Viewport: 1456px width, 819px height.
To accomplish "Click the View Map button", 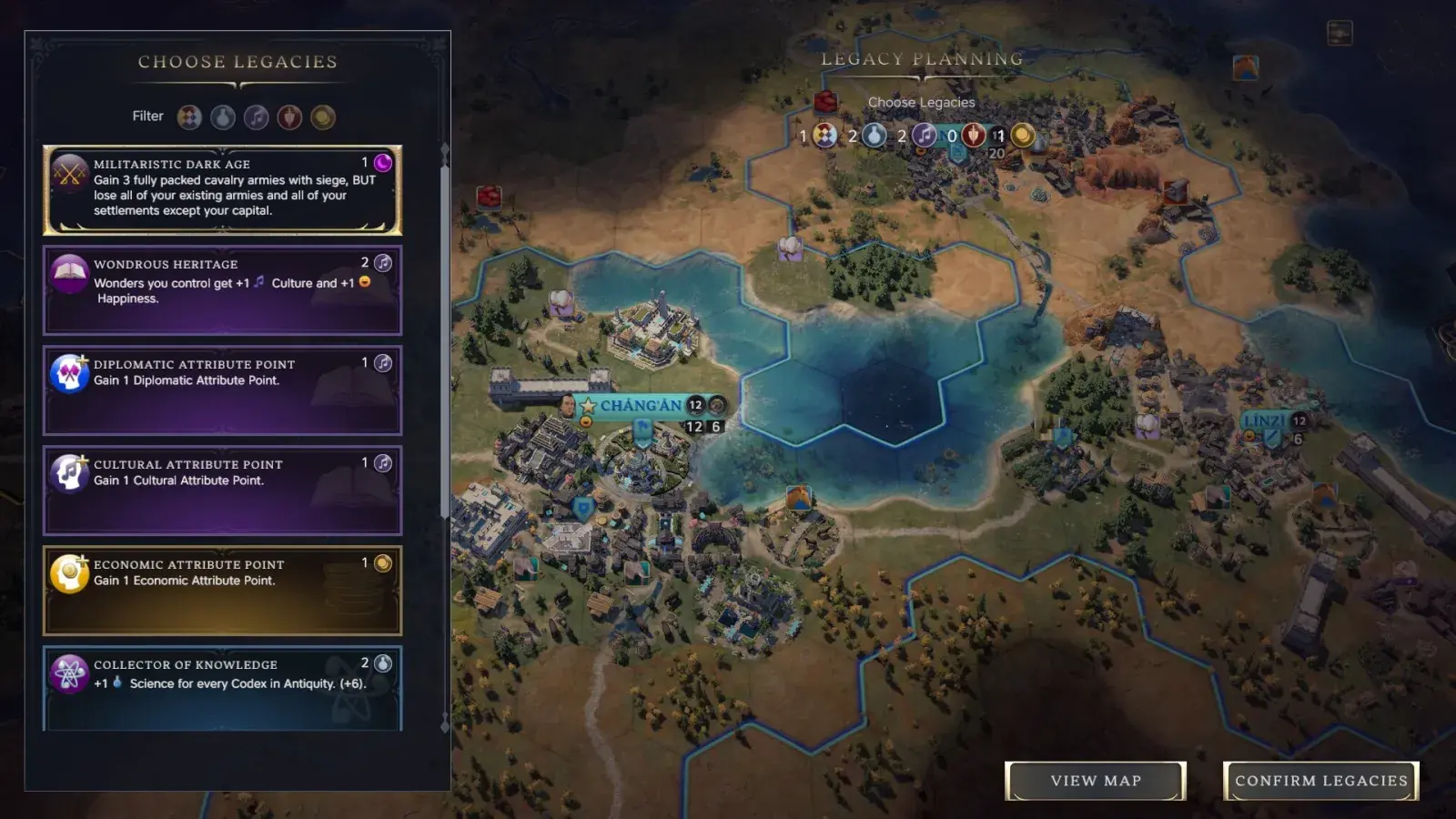I will coord(1096,780).
